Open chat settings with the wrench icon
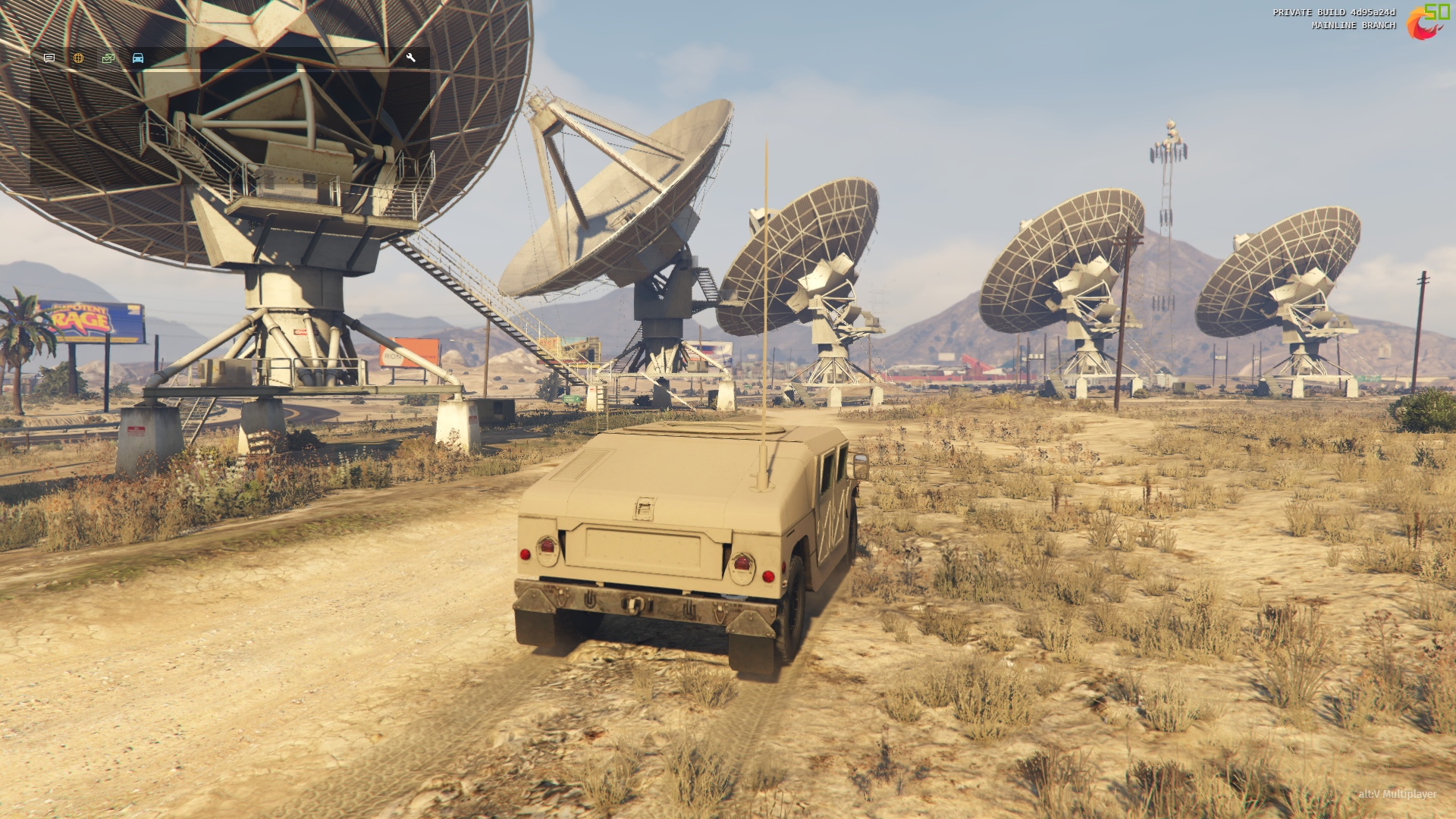This screenshot has width=1456, height=819. click(411, 58)
